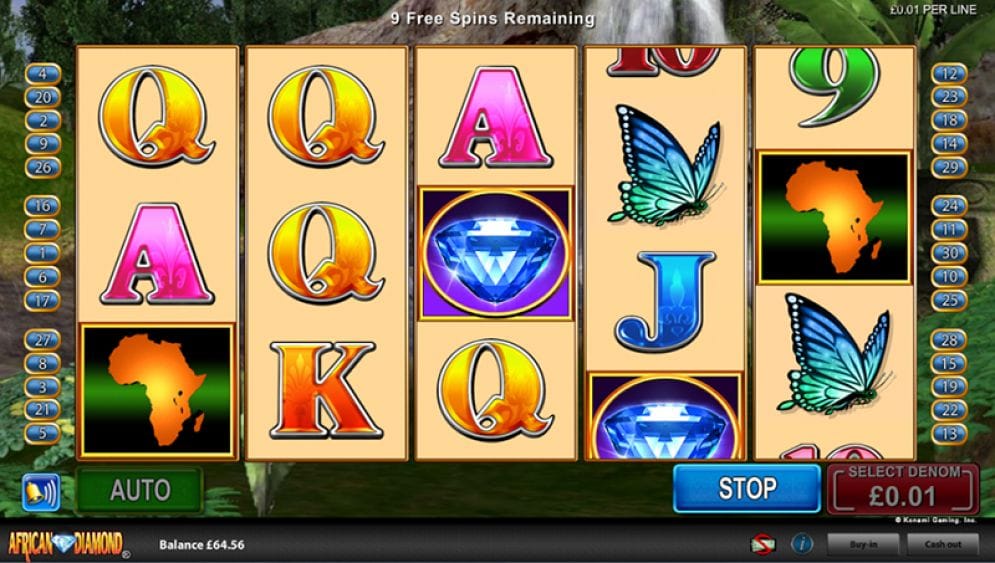Select payline number 13 marker
This screenshot has width=995, height=563.
[x=949, y=433]
